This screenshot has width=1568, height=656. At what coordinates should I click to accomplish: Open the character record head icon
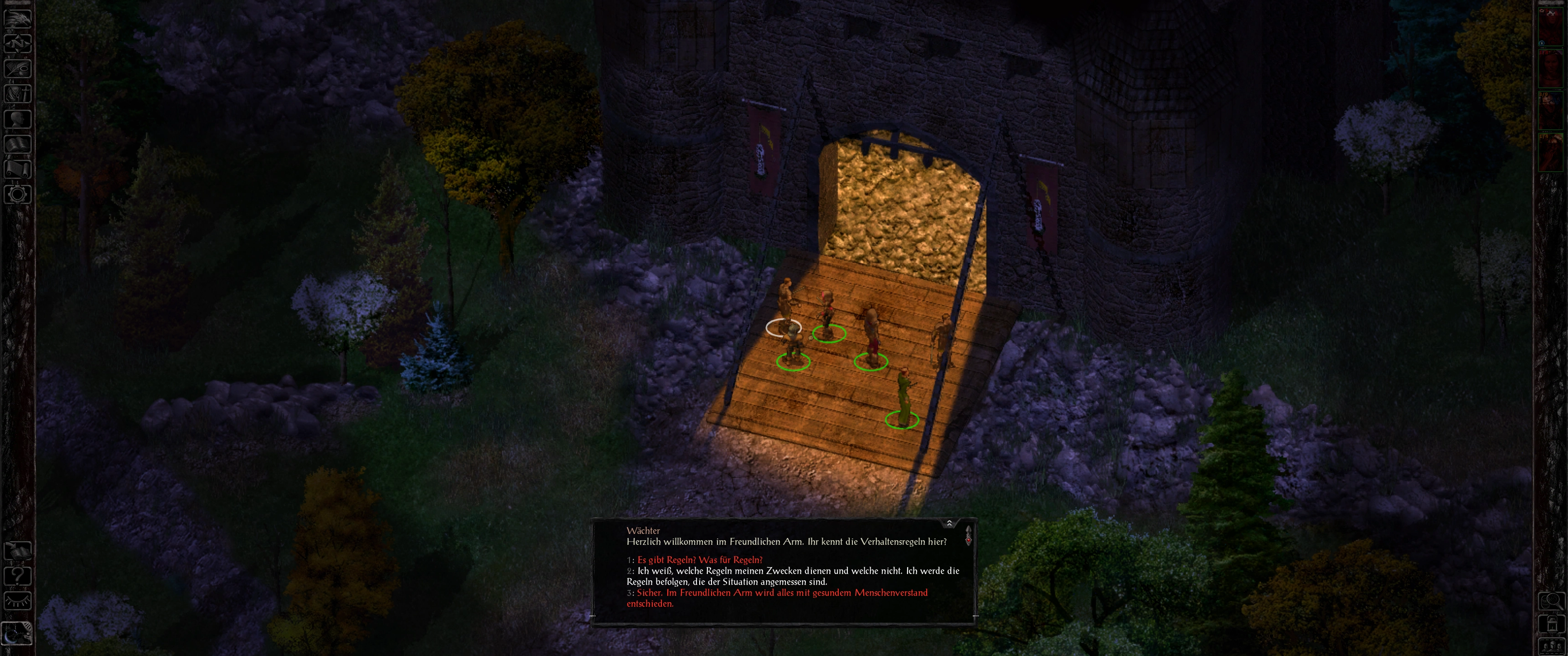click(x=18, y=118)
